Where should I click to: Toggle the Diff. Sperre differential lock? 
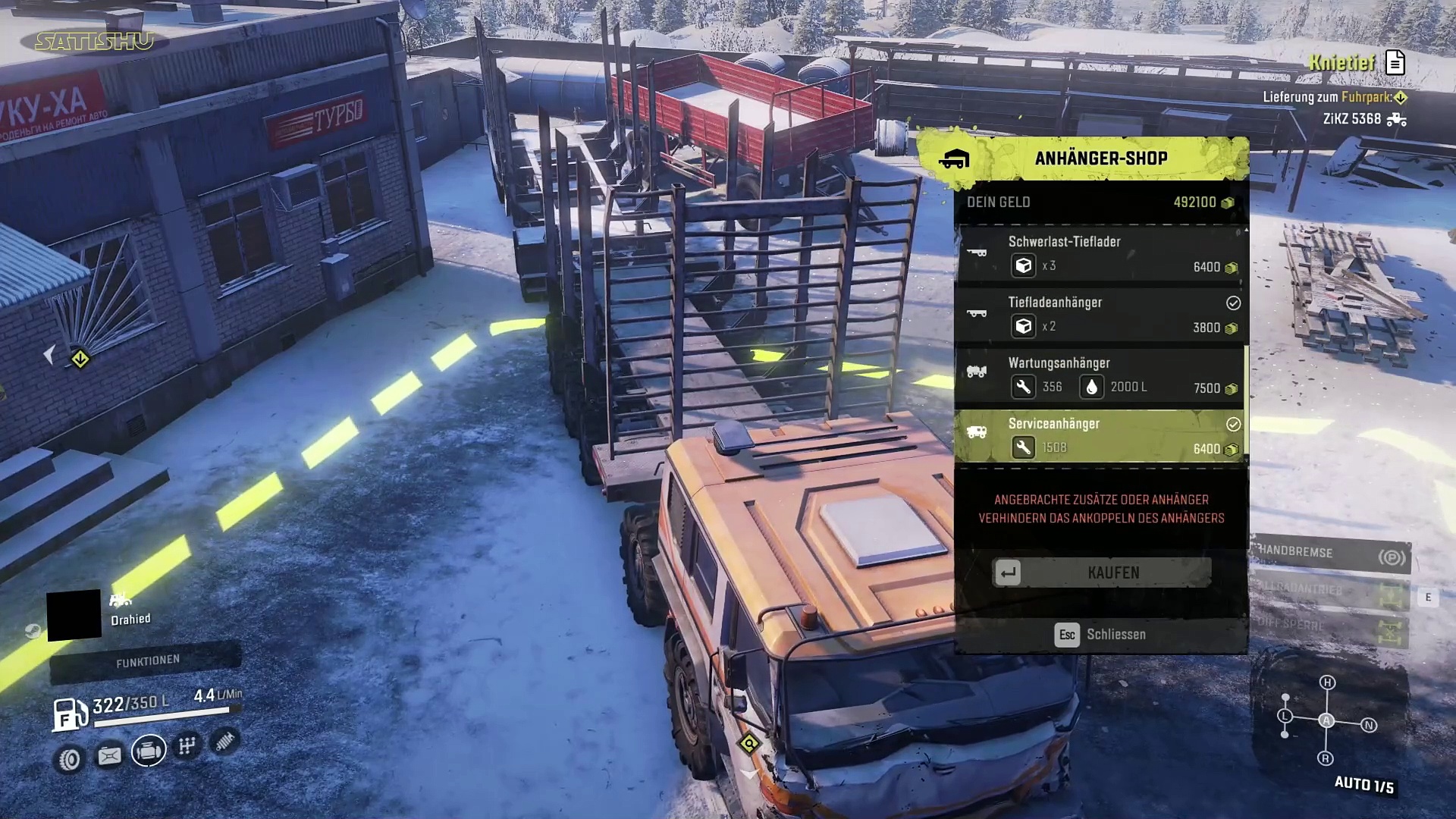pos(1331,626)
